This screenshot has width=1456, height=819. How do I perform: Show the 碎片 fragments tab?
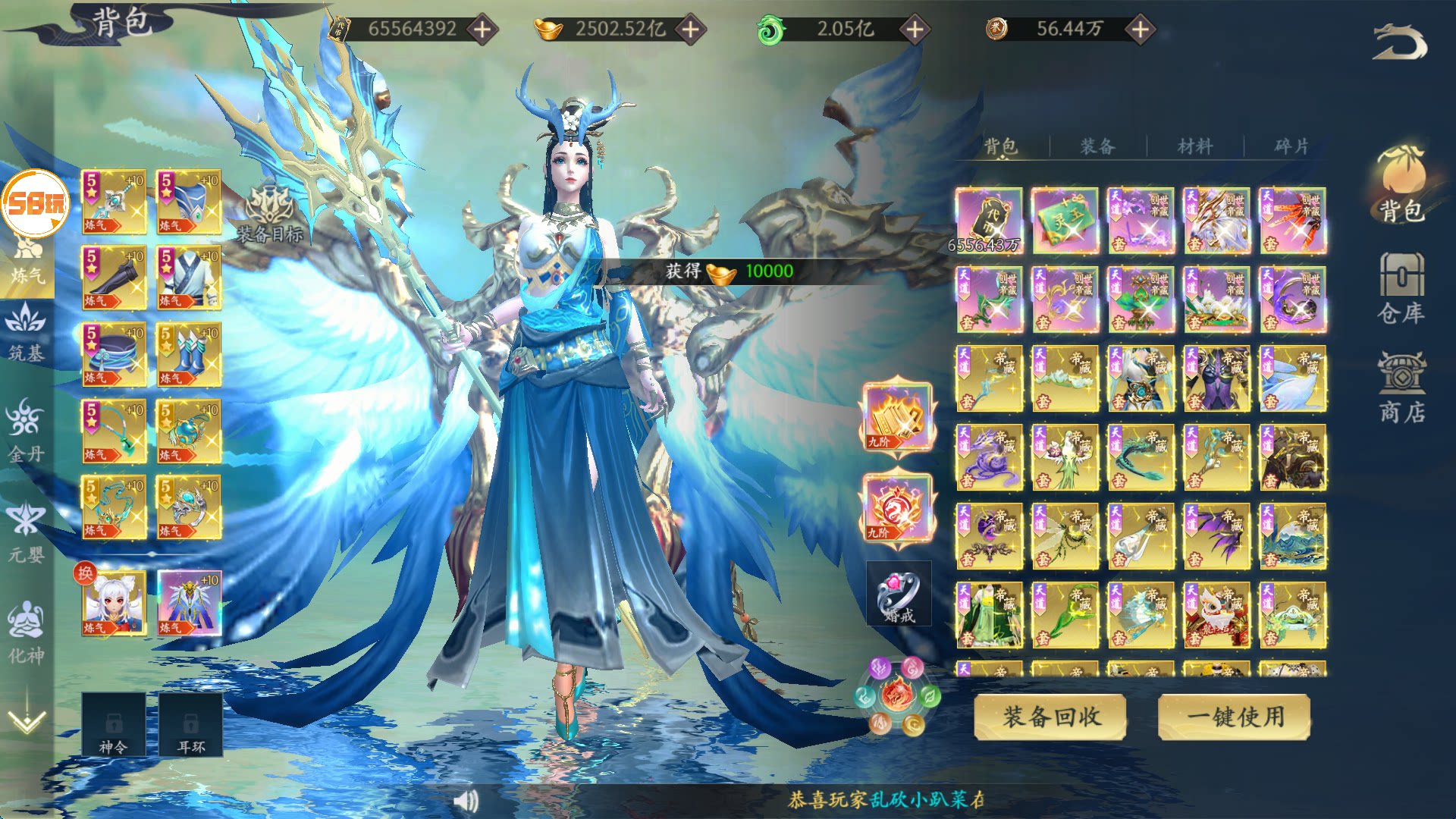coord(1291,146)
